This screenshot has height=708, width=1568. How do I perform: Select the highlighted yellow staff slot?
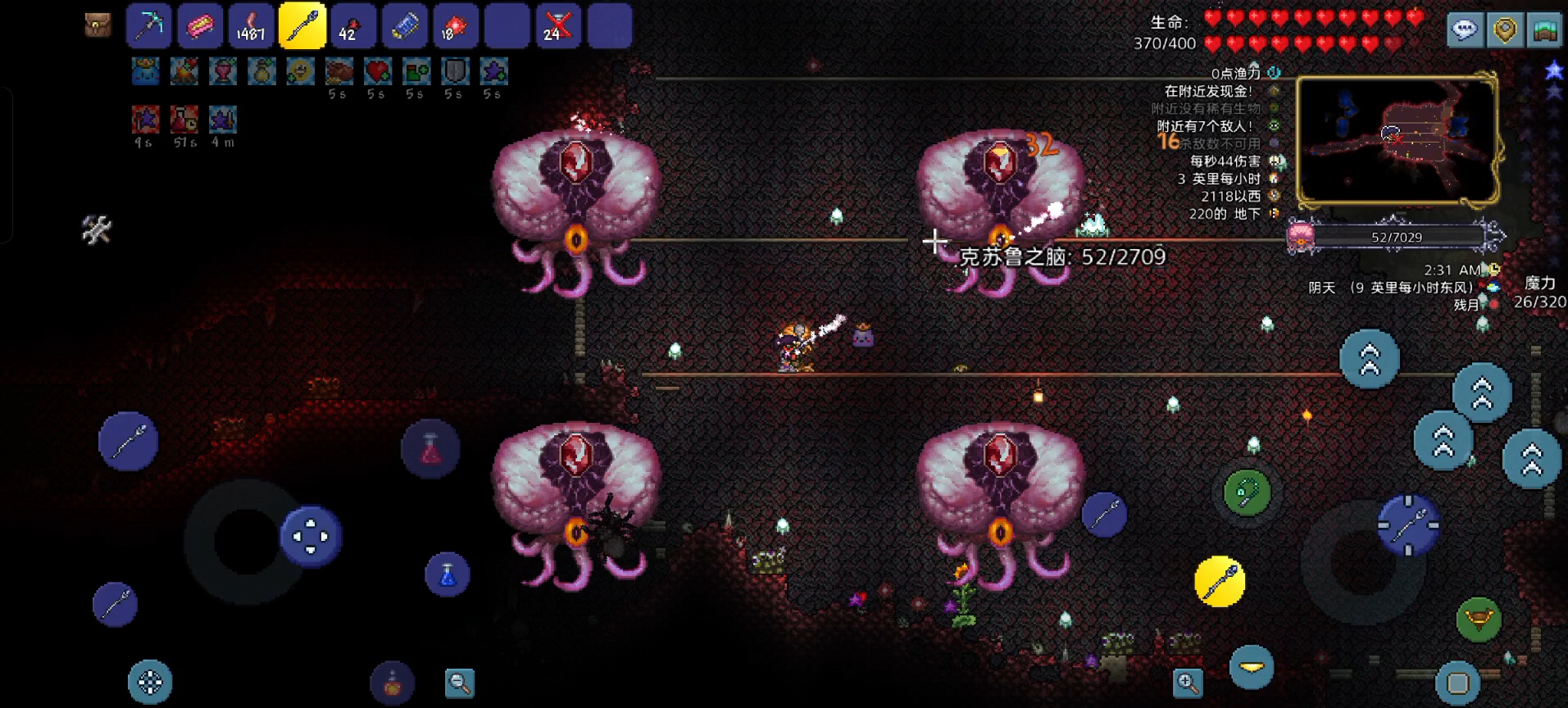coord(302,26)
